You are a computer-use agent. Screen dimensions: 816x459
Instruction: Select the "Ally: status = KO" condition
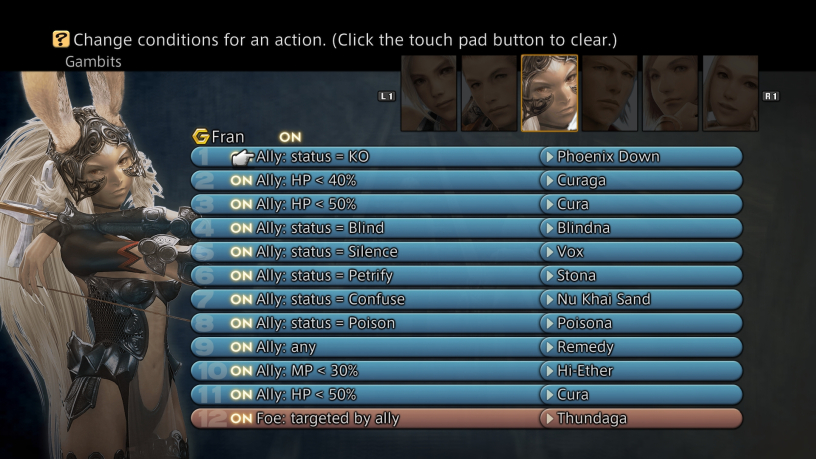click(x=312, y=157)
